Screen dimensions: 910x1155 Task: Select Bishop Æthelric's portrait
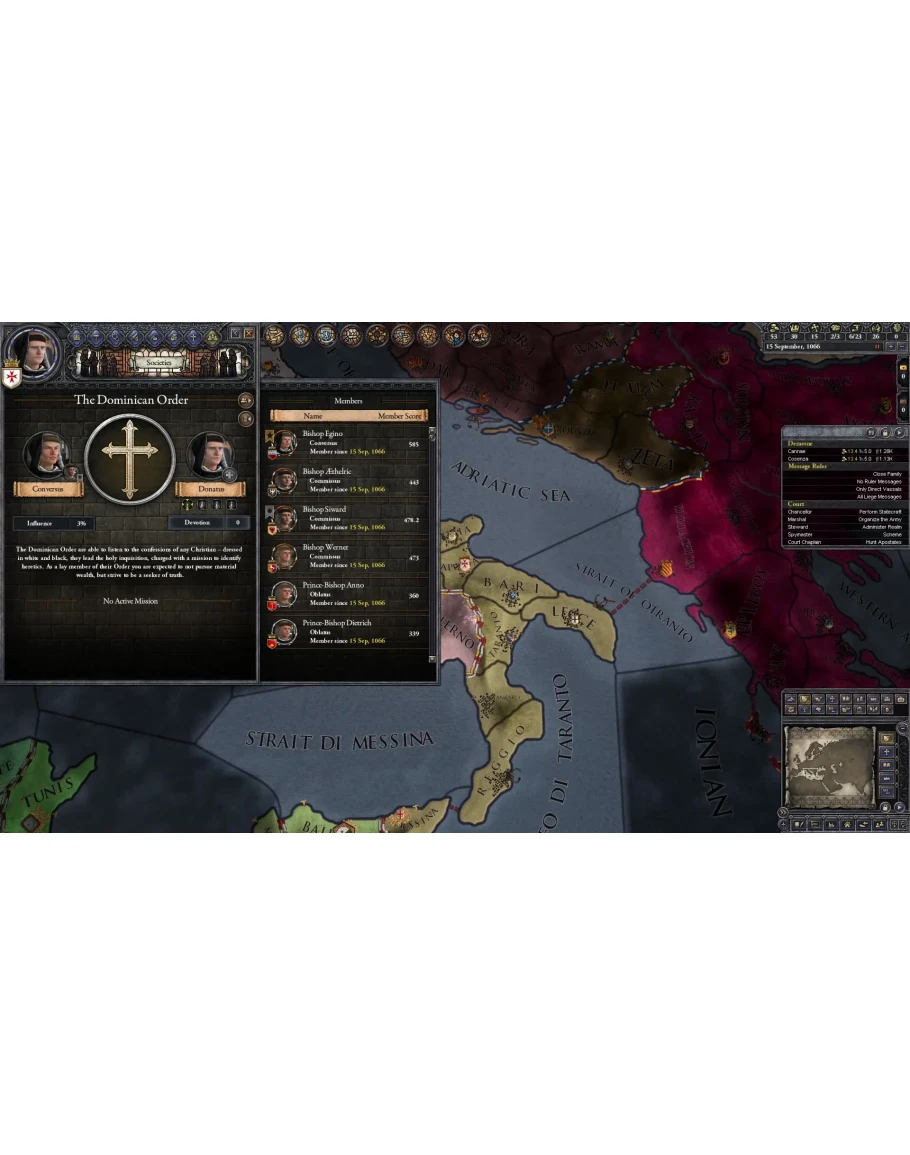(x=284, y=481)
